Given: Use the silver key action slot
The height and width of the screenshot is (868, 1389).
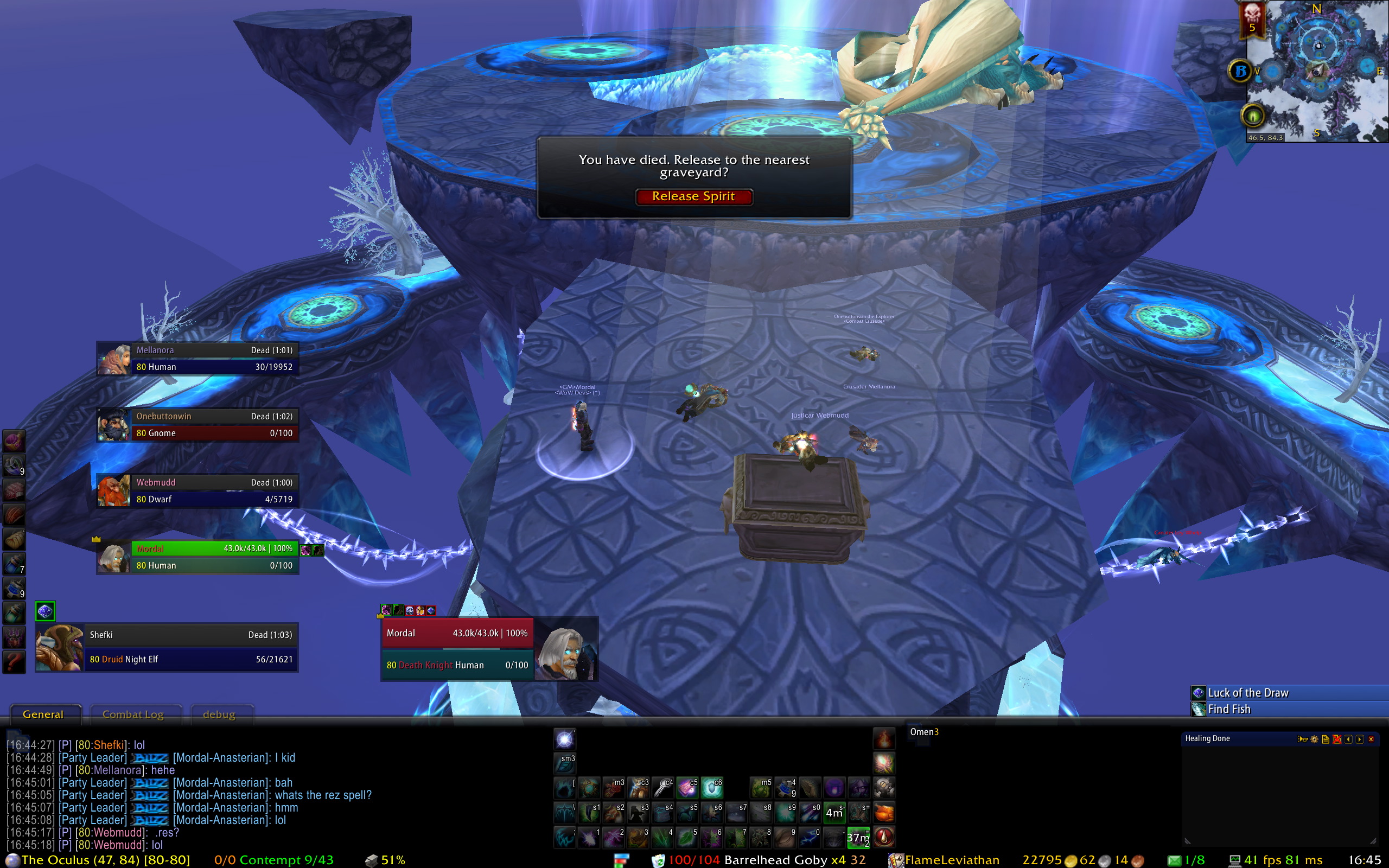Looking at the screenshot, I should [x=664, y=788].
